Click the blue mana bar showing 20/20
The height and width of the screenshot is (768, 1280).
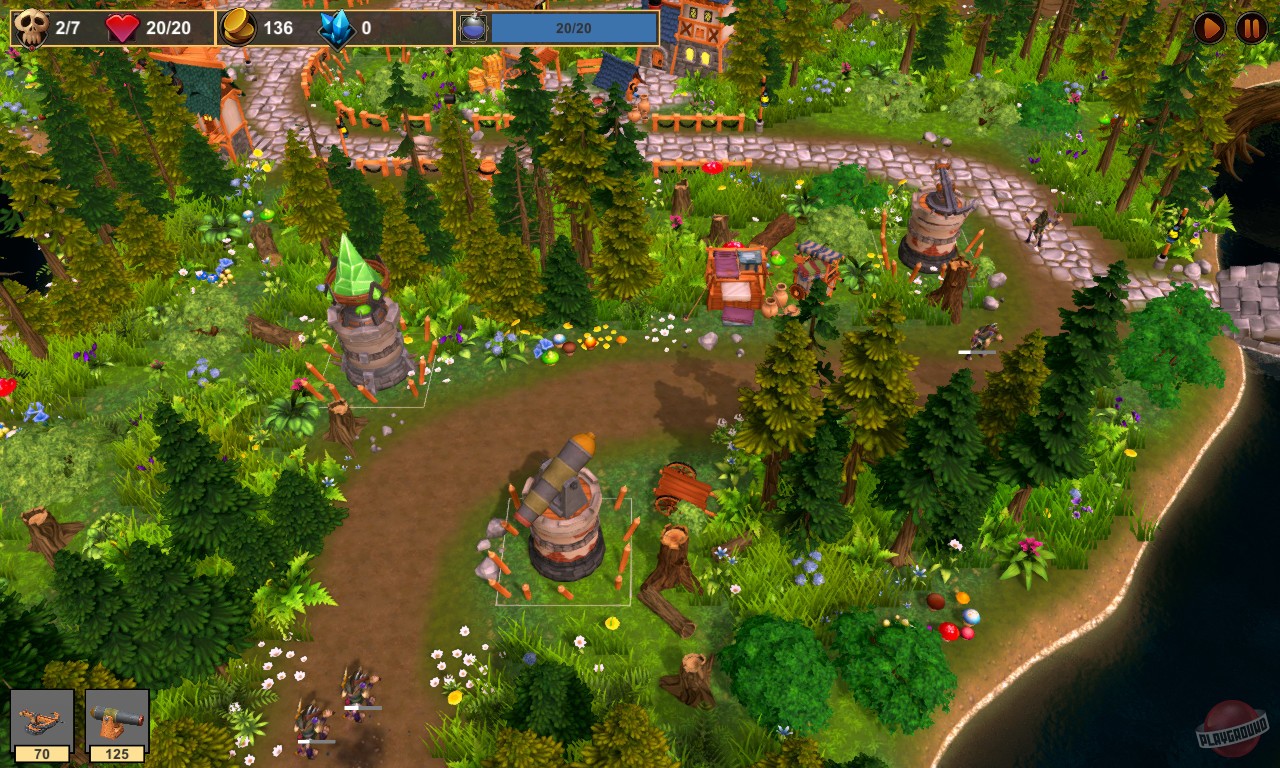coord(575,27)
